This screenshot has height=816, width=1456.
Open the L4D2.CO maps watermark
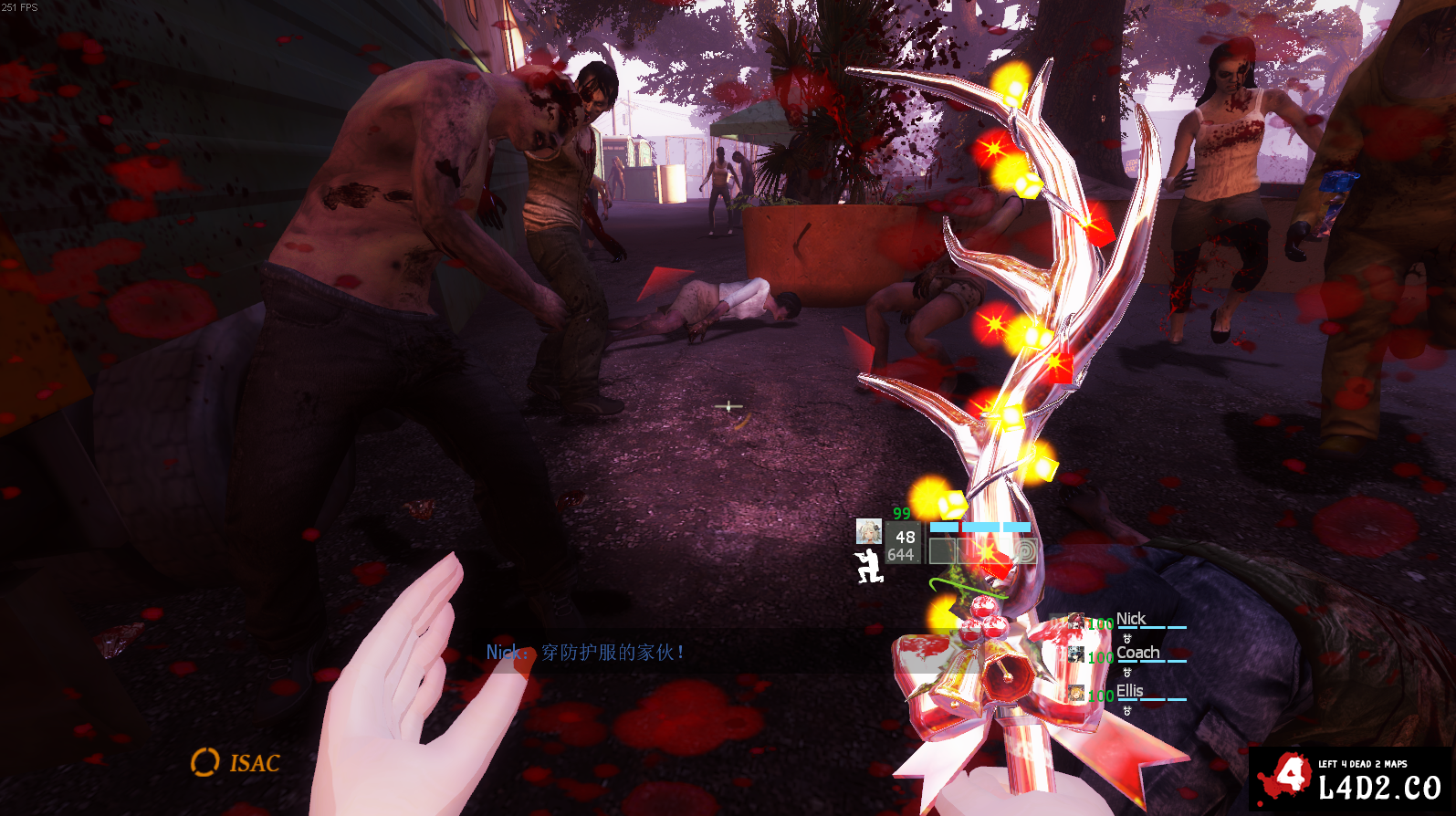tap(1349, 779)
